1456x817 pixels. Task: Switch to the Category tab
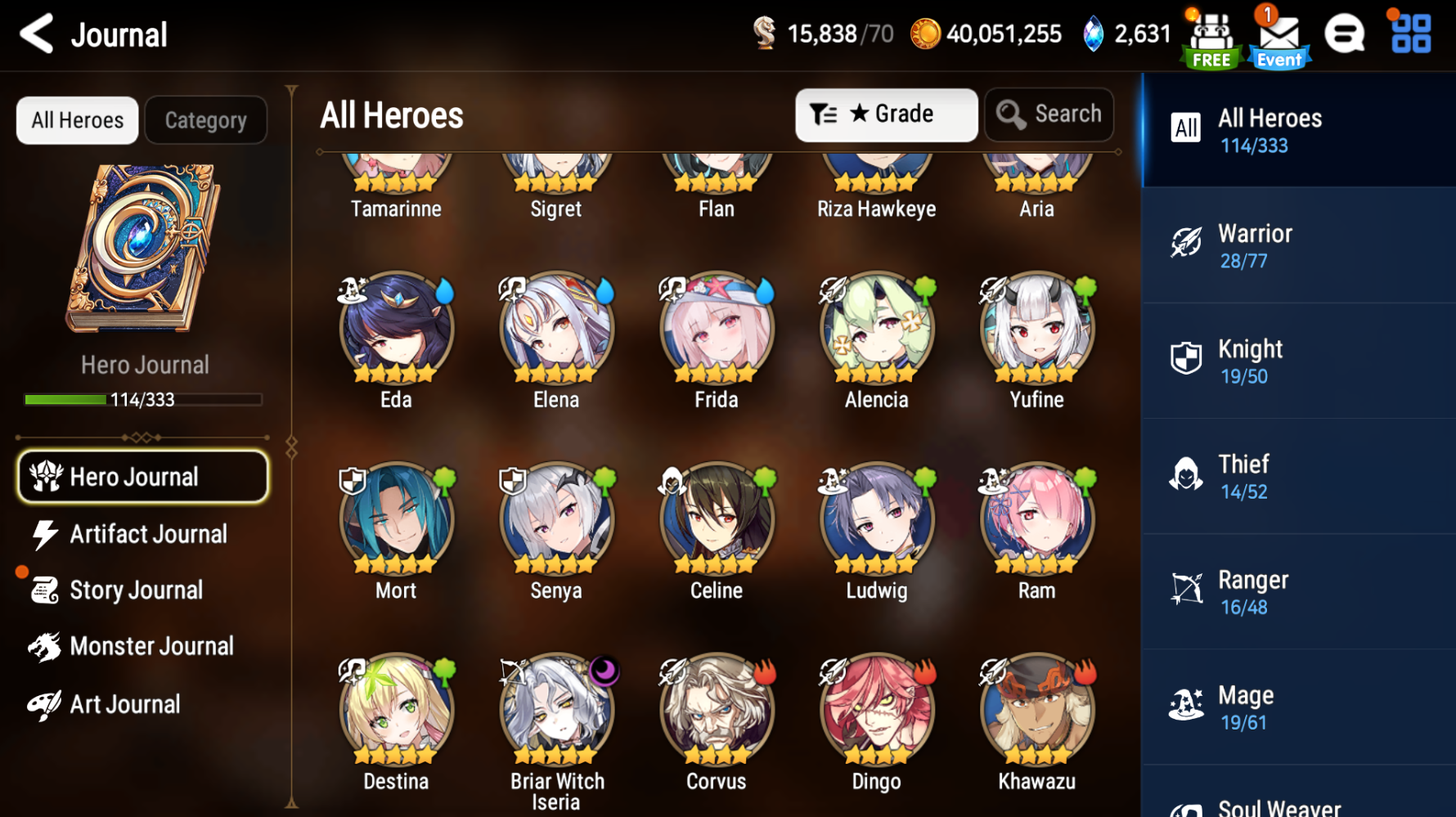point(205,120)
